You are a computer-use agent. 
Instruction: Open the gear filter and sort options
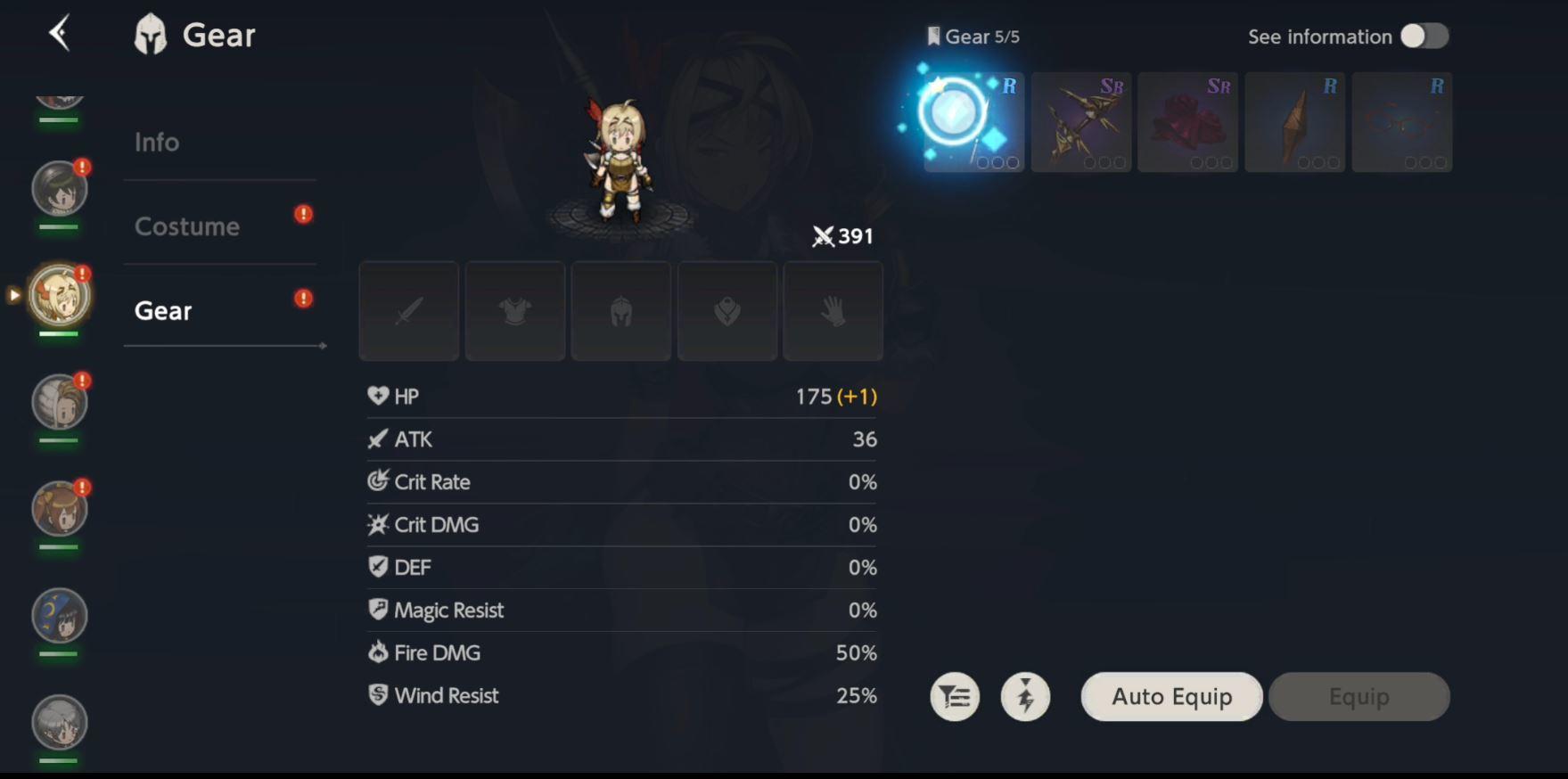point(954,696)
